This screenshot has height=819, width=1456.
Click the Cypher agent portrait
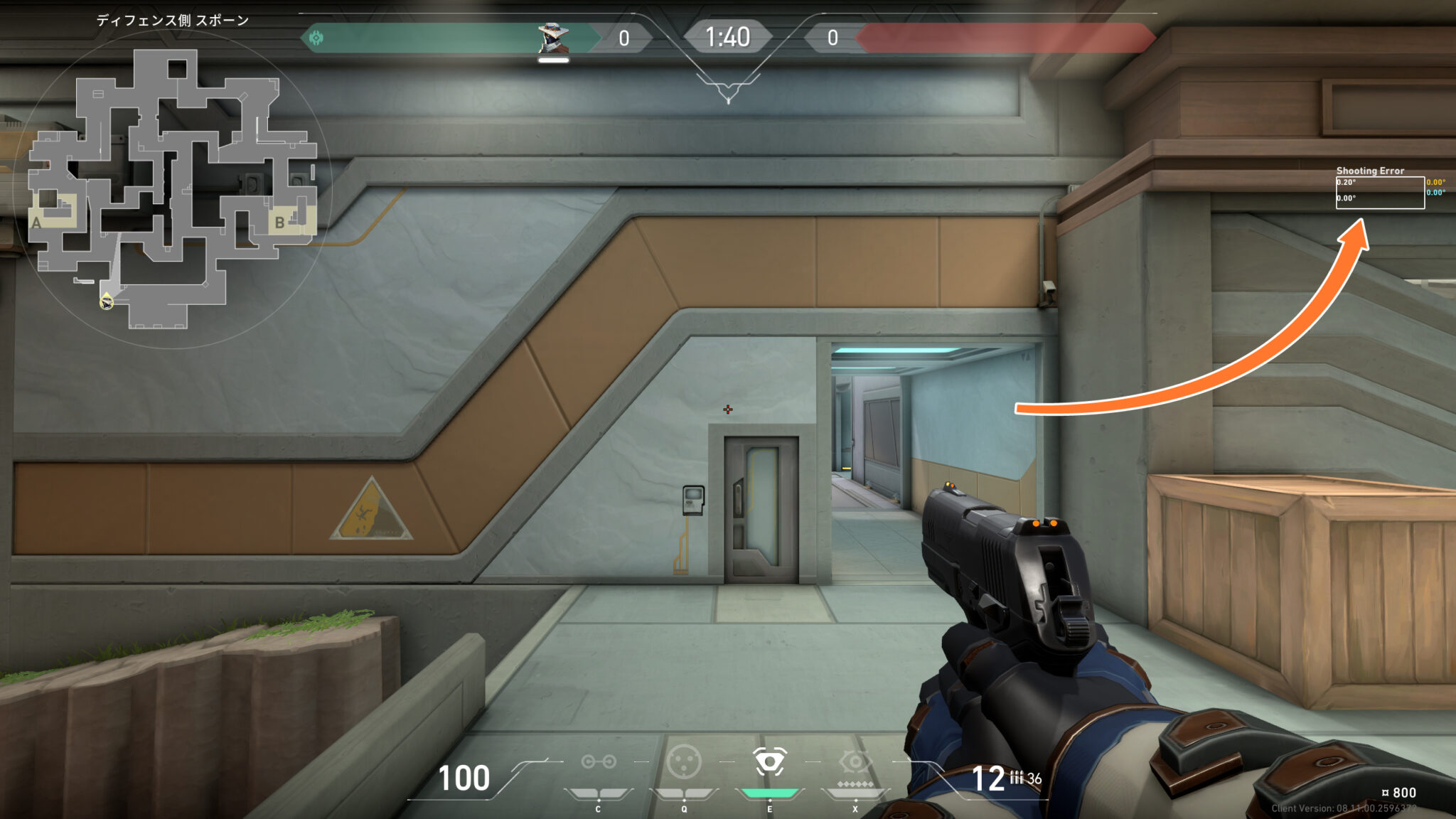pyautogui.click(x=552, y=38)
